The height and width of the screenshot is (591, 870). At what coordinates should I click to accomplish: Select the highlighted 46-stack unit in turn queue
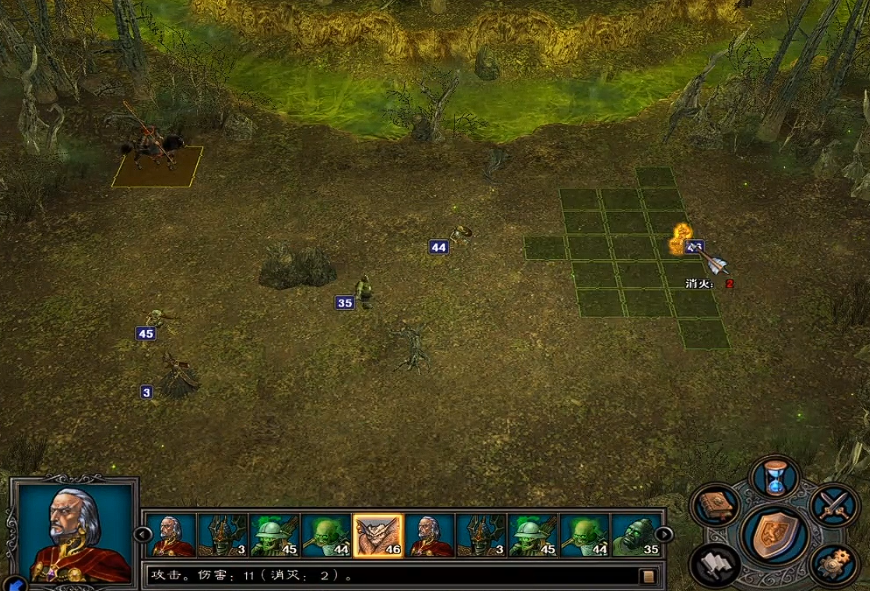pos(378,536)
